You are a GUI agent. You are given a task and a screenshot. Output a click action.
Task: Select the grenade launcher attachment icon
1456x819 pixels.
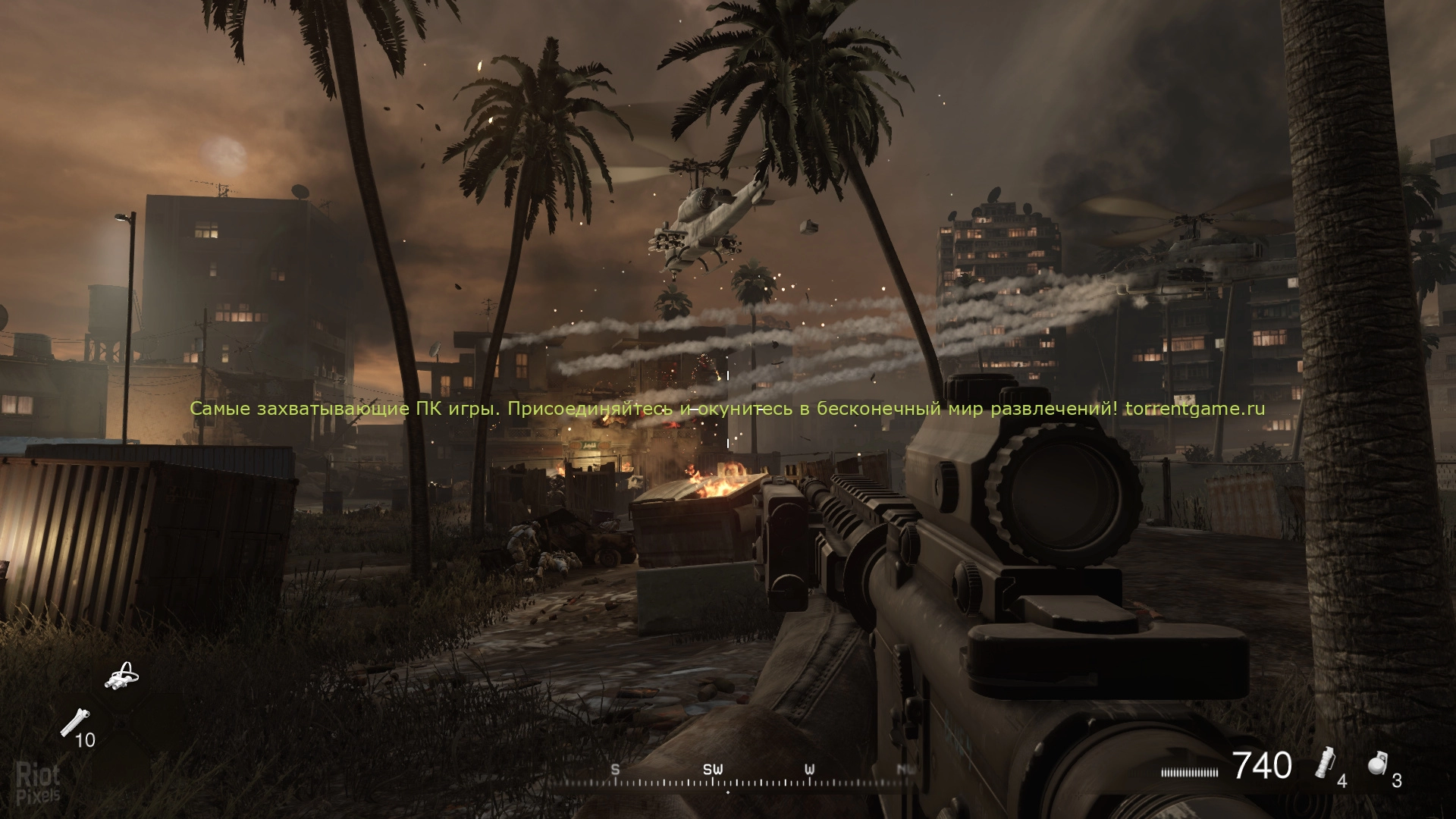[74, 723]
